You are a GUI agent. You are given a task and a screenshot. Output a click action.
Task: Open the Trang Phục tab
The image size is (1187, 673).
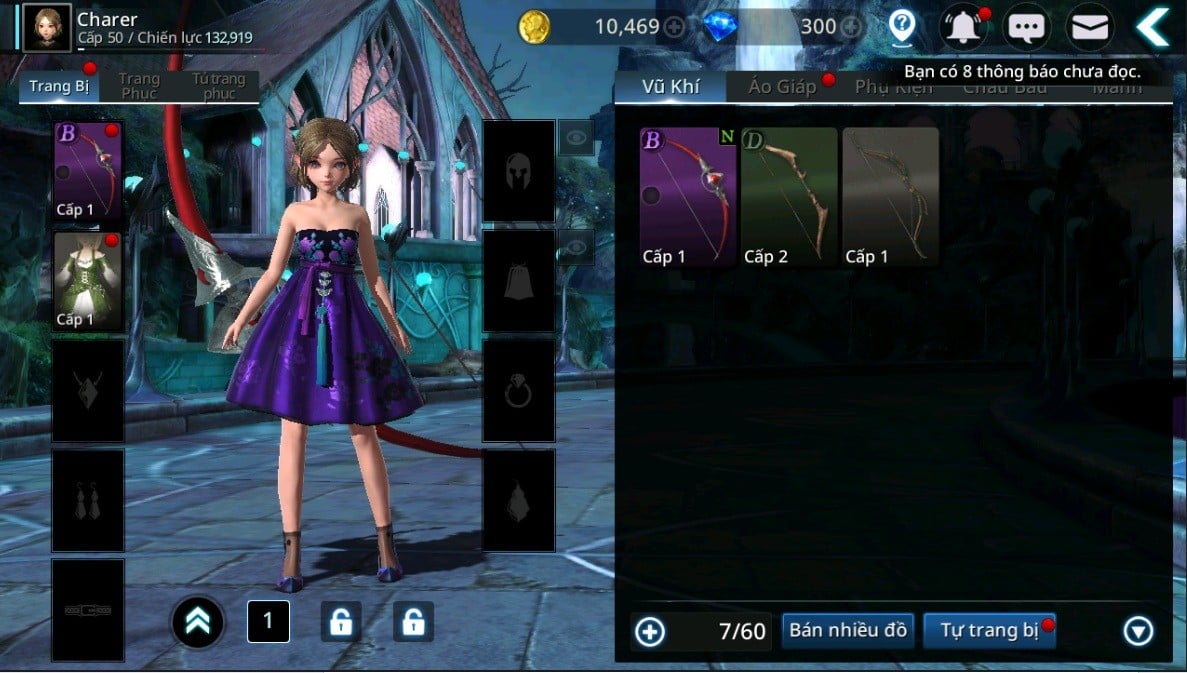[139, 86]
